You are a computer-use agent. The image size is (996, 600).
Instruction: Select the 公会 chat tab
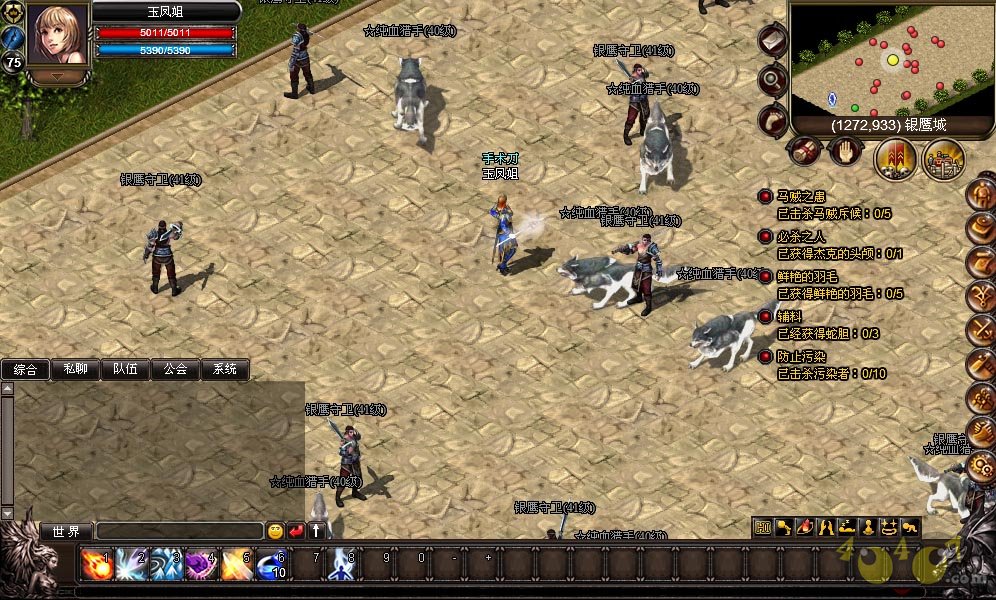click(175, 369)
